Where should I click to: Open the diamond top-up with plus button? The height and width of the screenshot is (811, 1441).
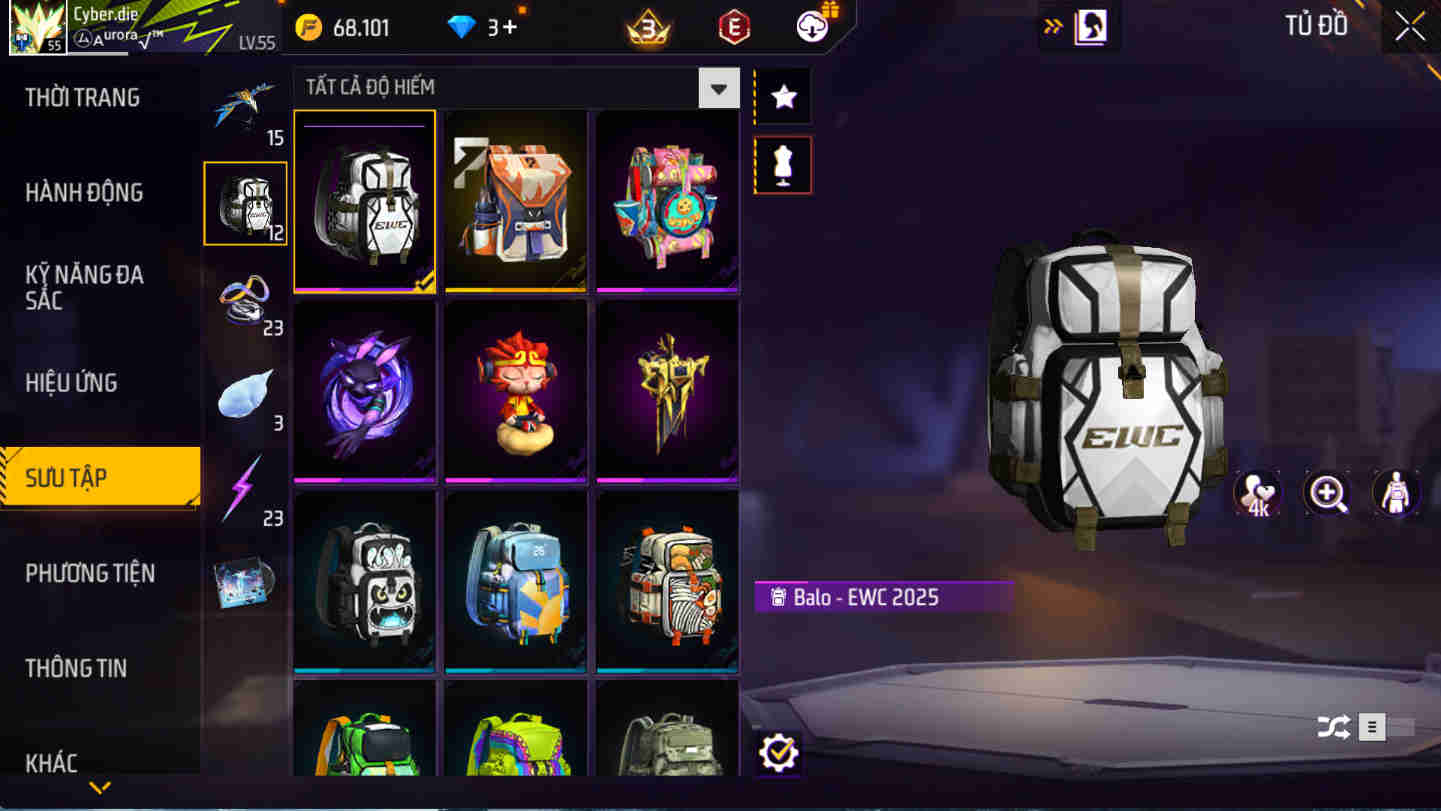coord(505,27)
